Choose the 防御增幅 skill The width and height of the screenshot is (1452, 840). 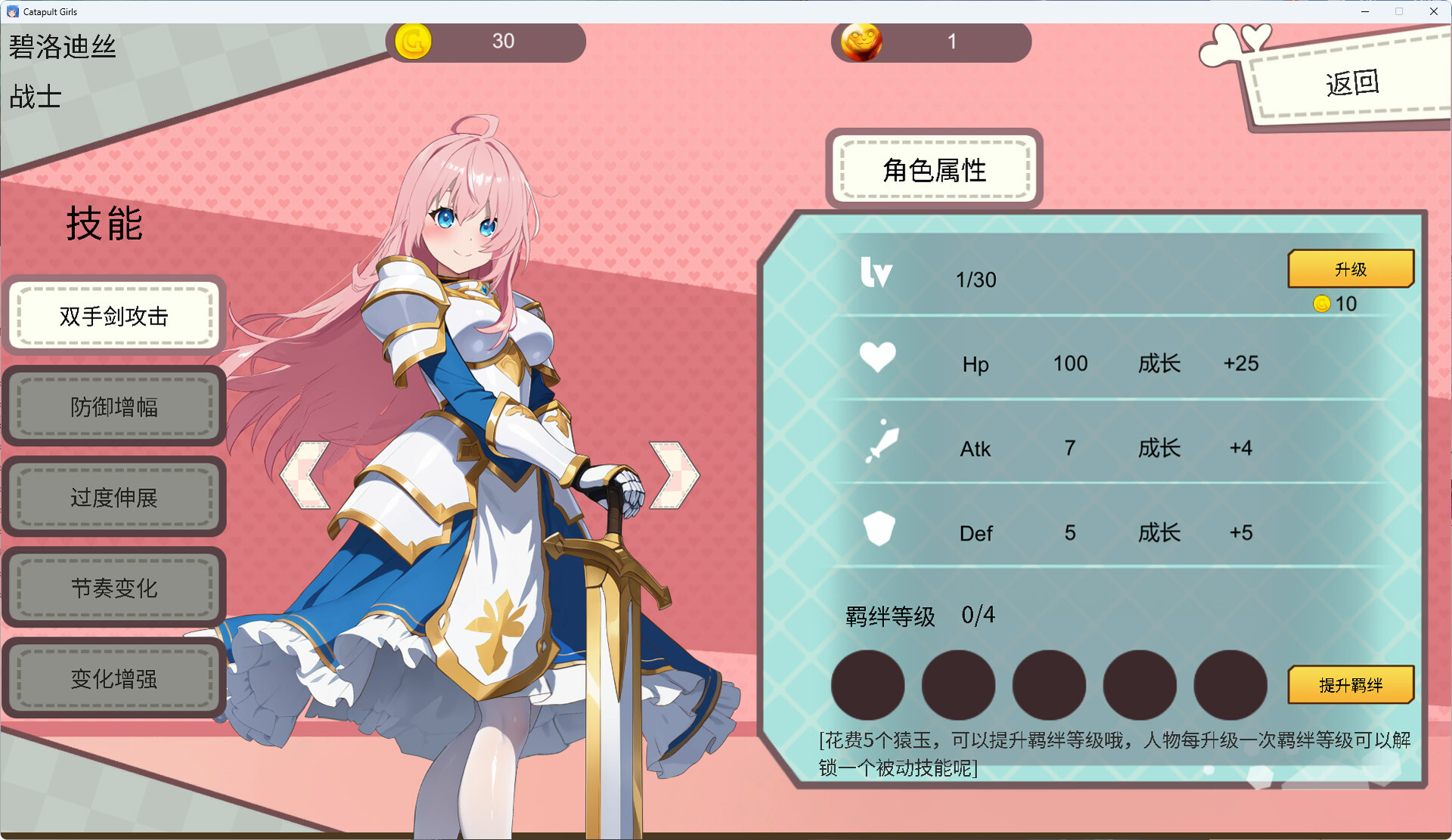[114, 407]
